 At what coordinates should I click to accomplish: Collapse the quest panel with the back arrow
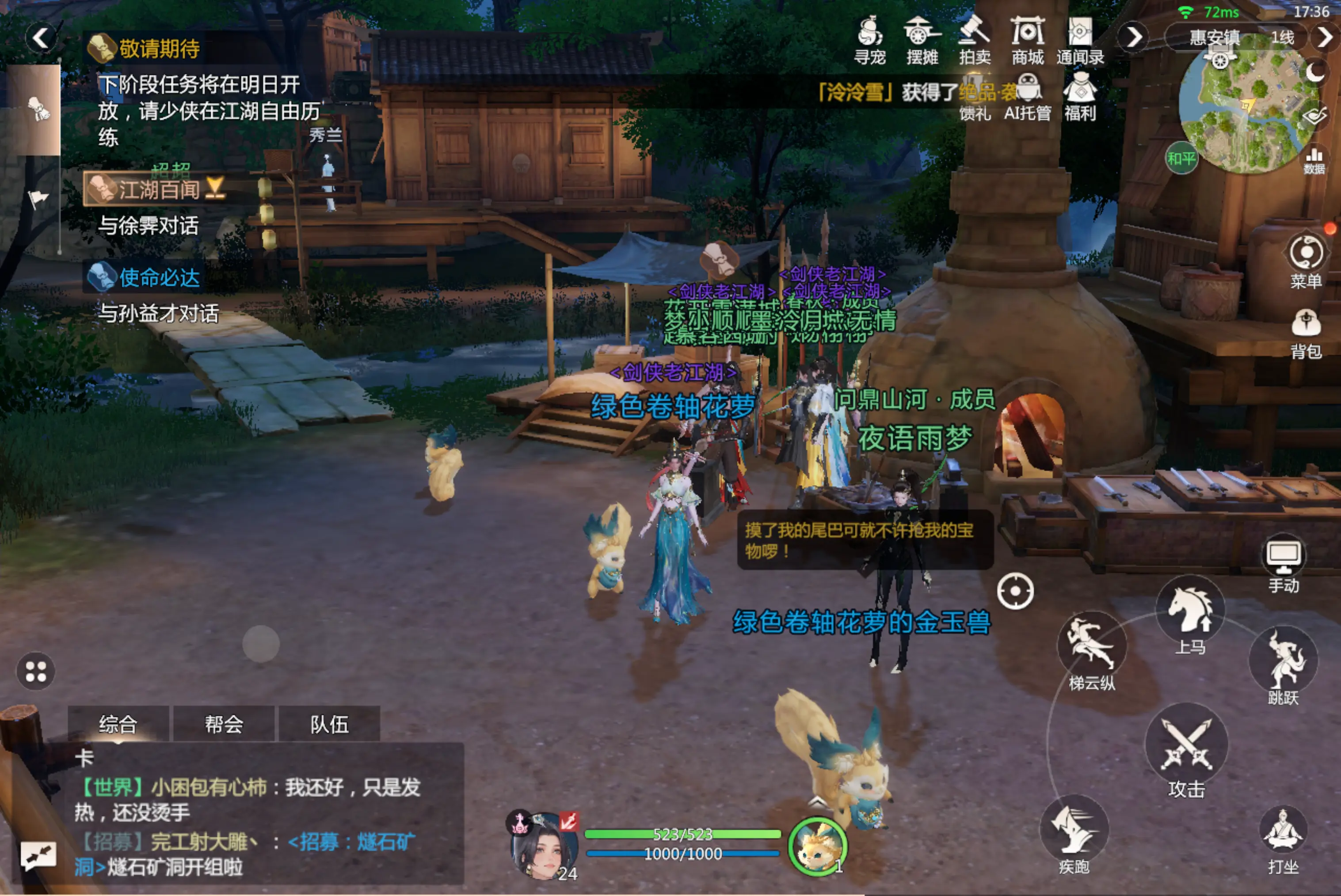coord(41,38)
